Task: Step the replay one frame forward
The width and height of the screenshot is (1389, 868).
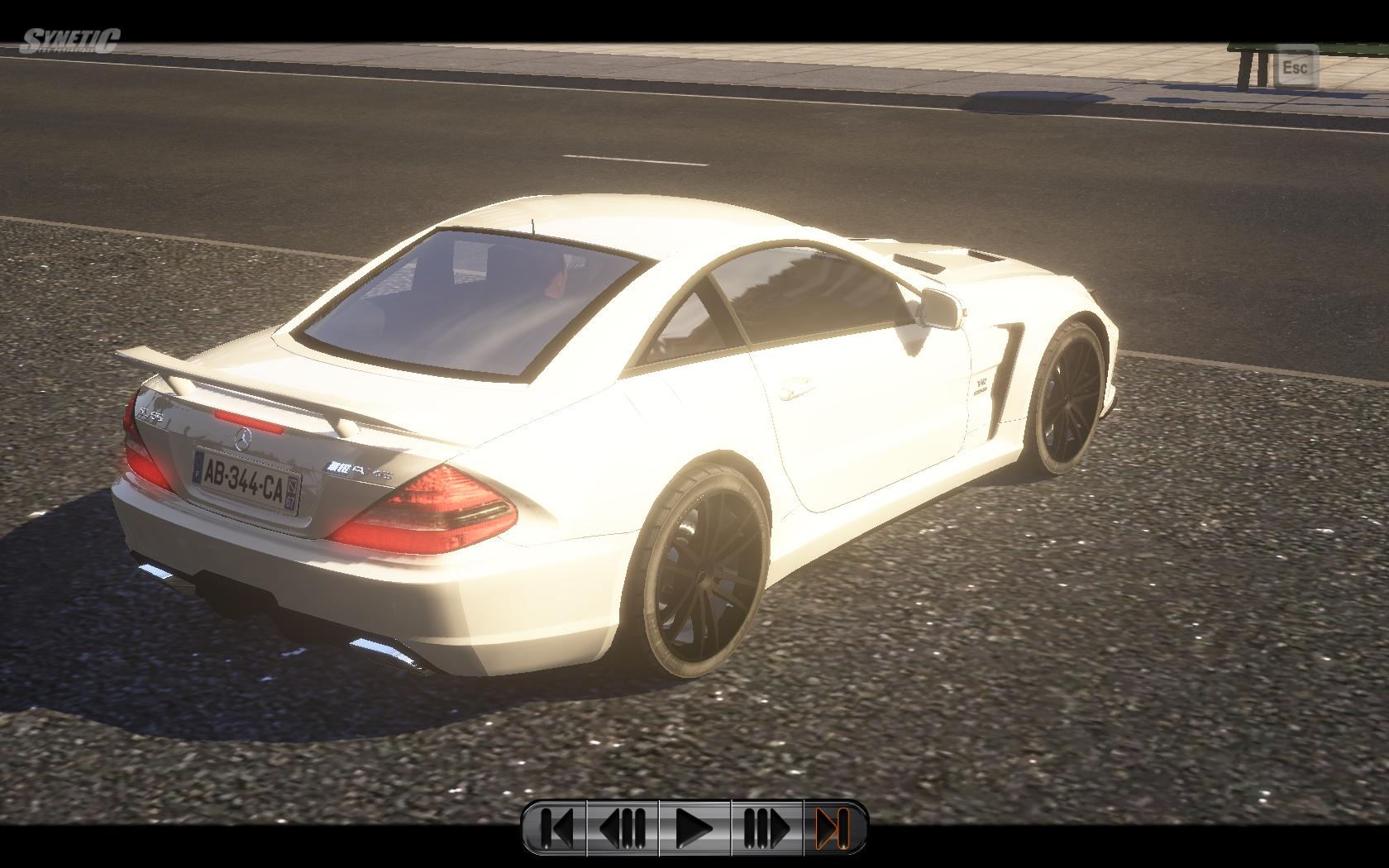Action: pos(766,827)
